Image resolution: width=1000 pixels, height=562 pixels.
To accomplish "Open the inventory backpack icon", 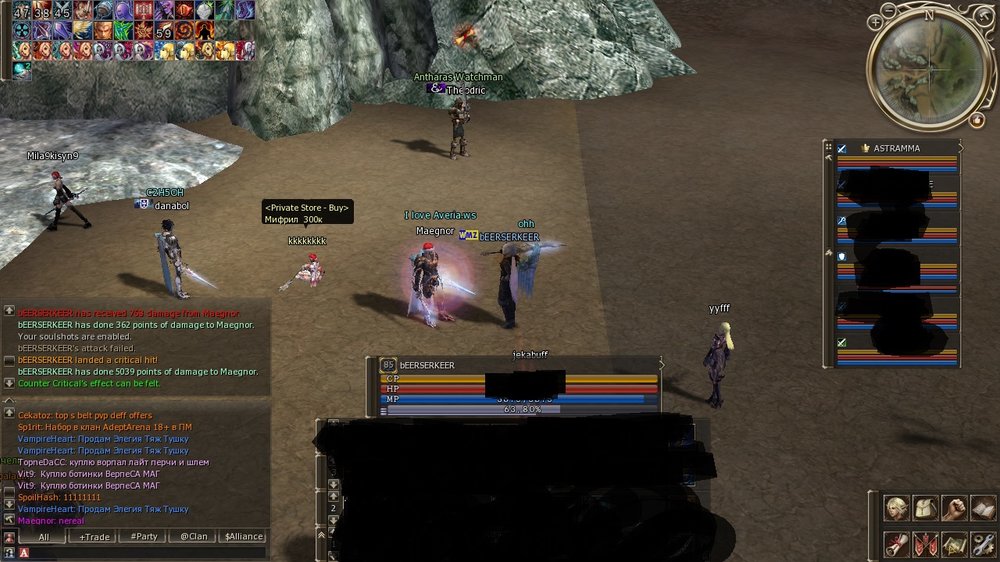I will pyautogui.click(x=926, y=508).
